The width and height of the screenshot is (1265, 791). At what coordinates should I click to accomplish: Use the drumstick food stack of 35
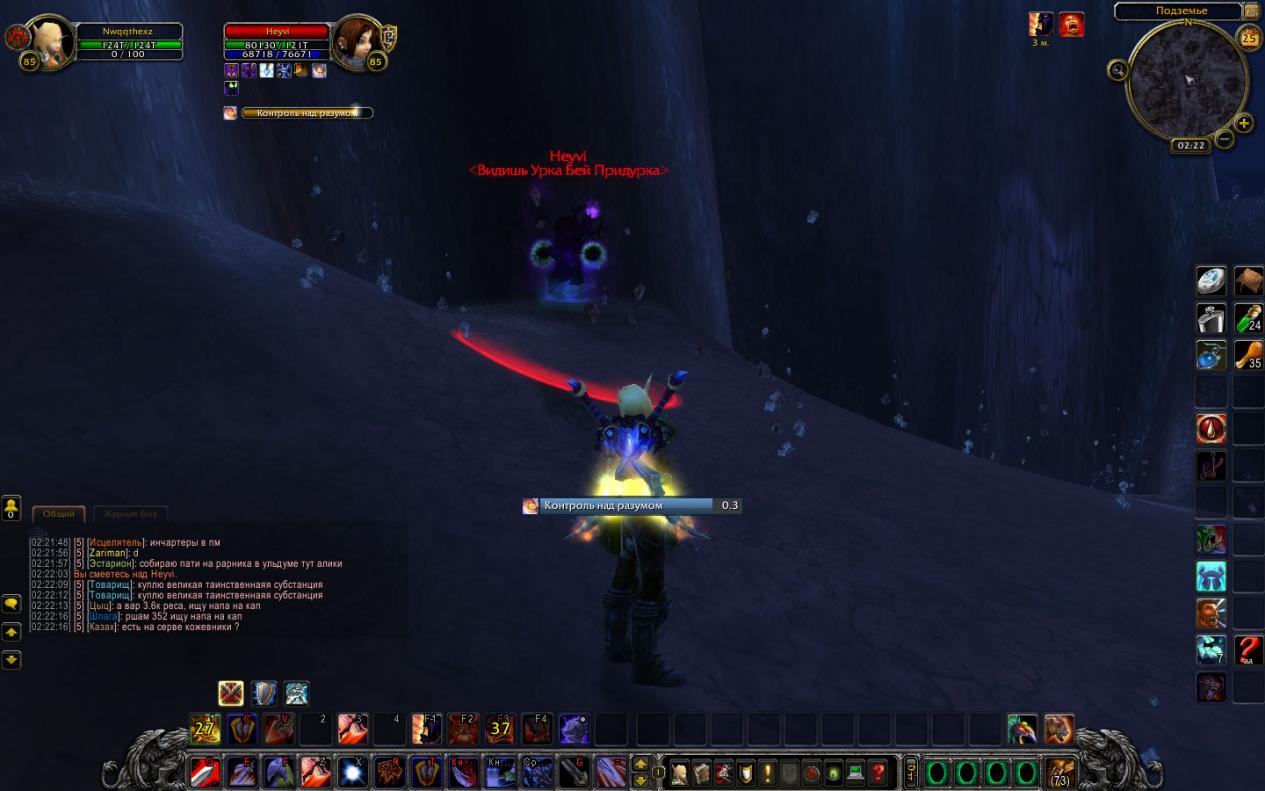[1248, 355]
